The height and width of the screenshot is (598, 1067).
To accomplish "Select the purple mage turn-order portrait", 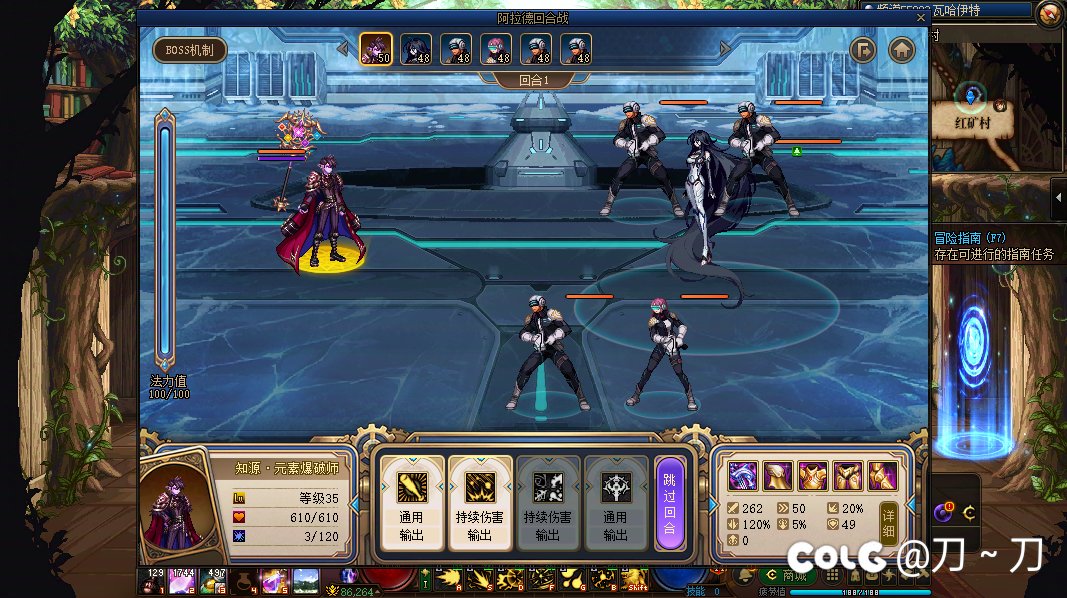I will pyautogui.click(x=375, y=48).
